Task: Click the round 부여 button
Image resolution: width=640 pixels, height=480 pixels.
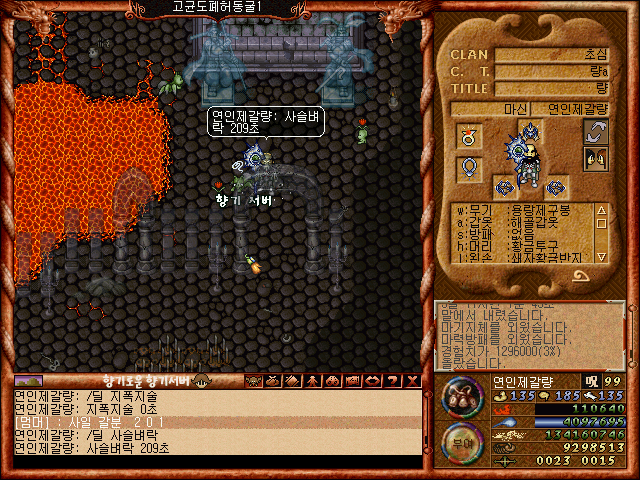Action: click(462, 443)
